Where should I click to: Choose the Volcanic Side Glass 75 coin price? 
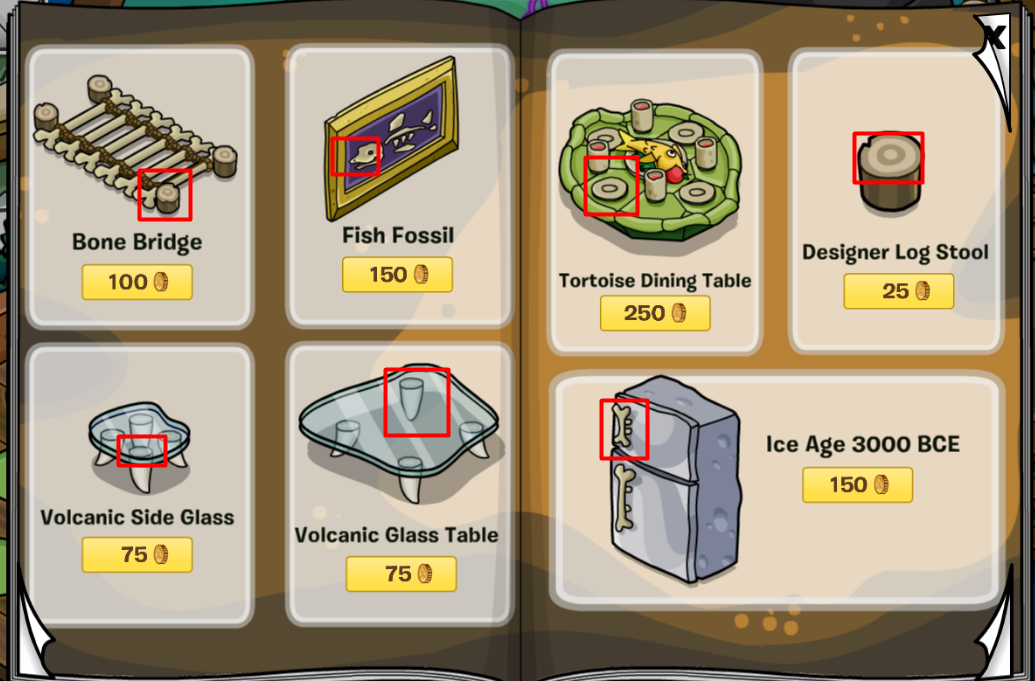137,554
